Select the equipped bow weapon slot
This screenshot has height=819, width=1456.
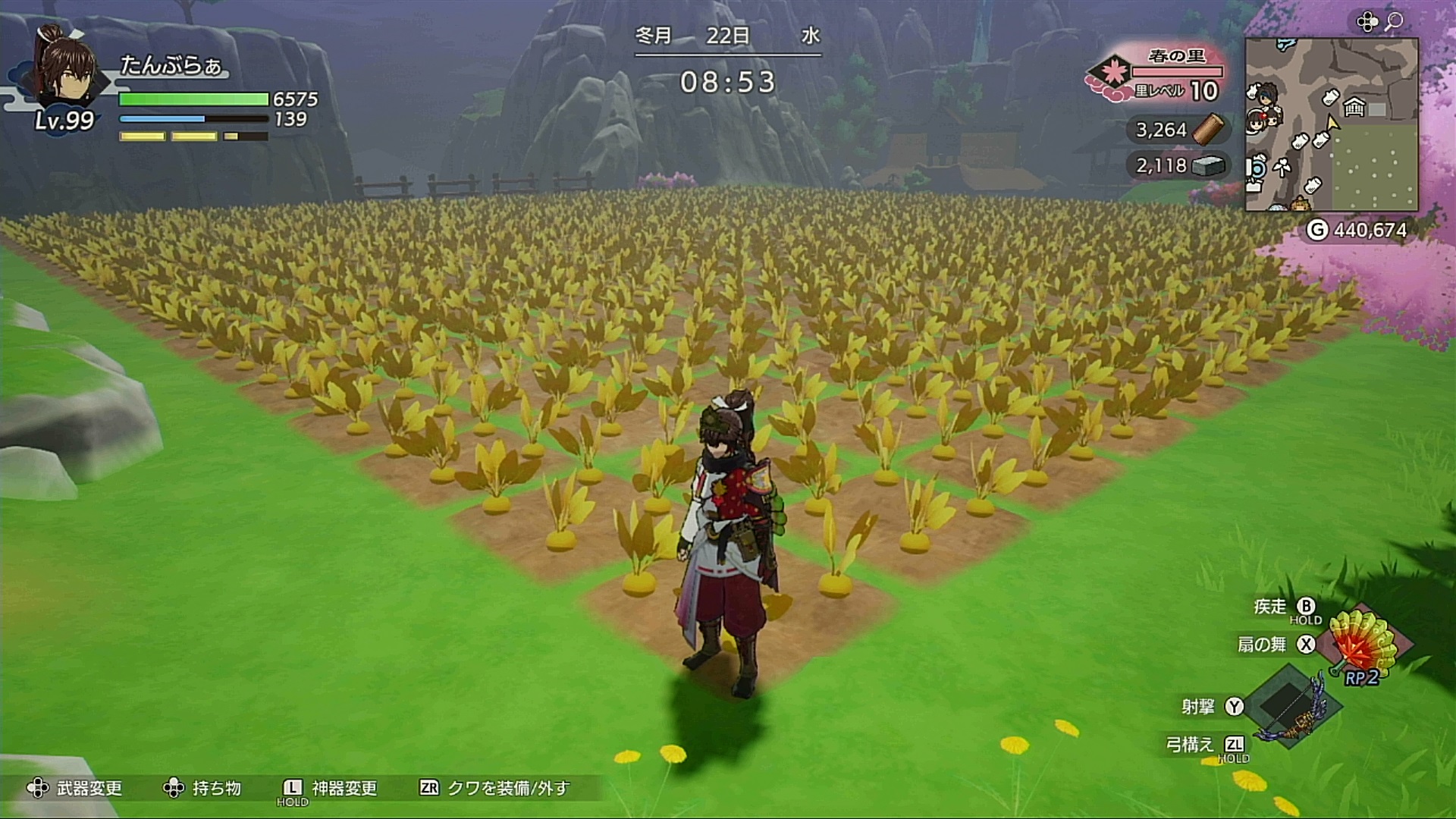tap(1289, 707)
